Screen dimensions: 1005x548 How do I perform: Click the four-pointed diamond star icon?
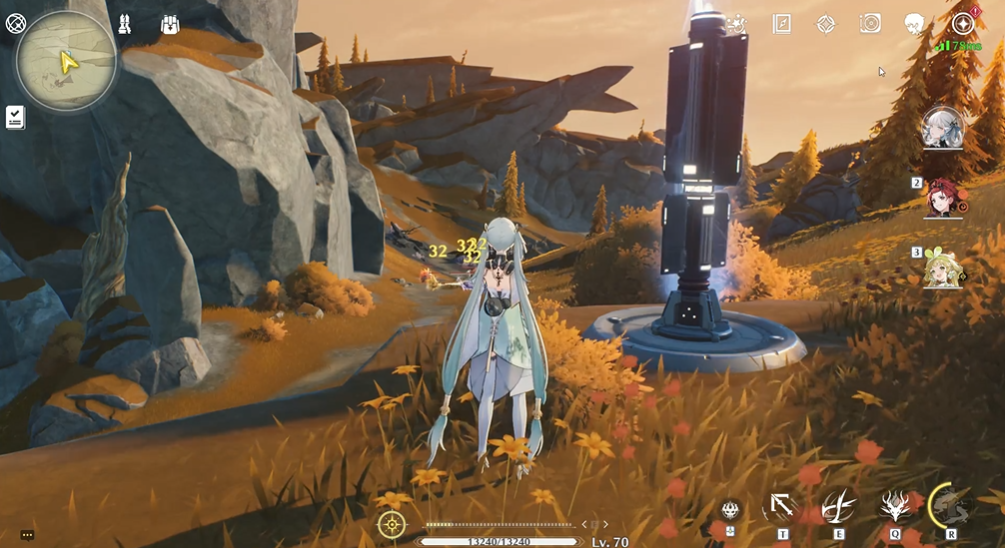point(826,24)
